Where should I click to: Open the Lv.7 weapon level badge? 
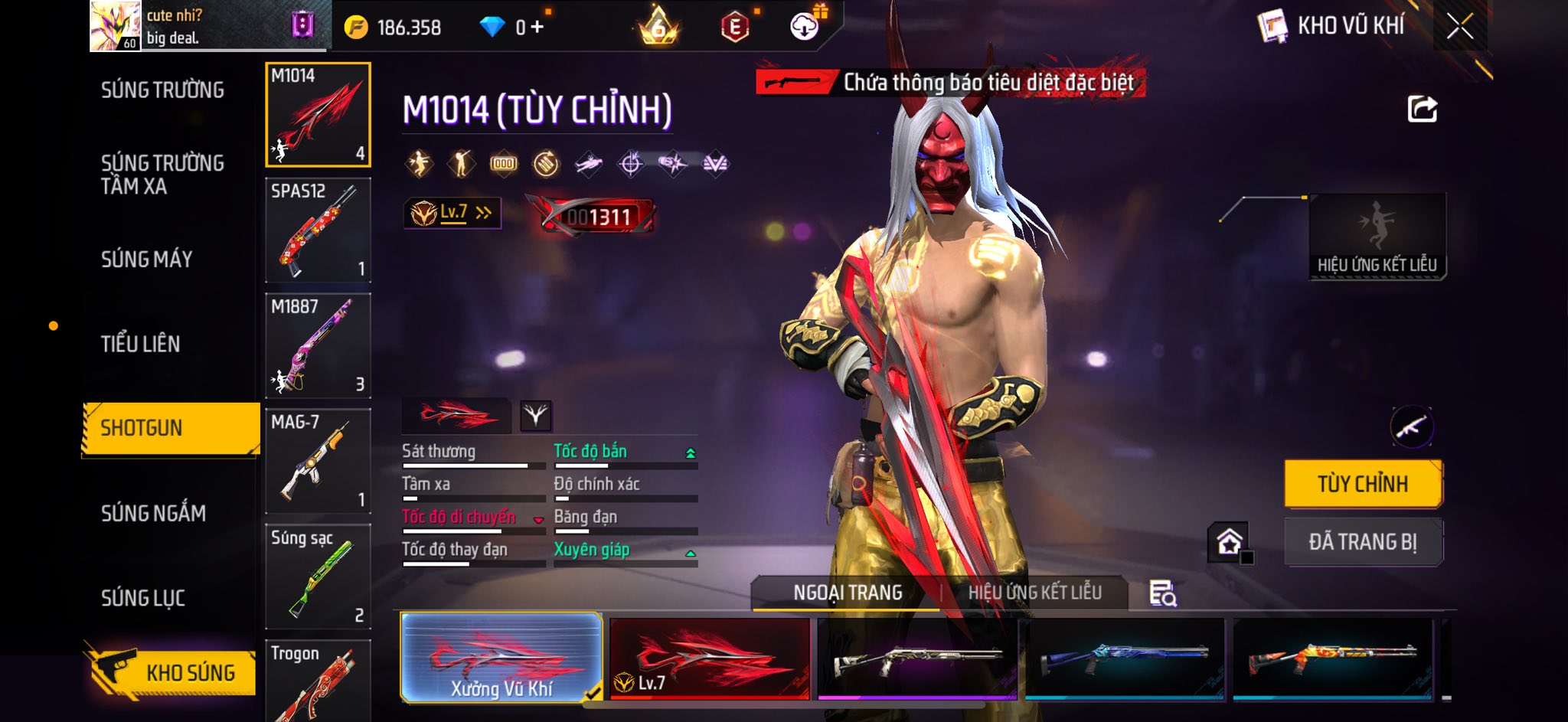[x=452, y=213]
